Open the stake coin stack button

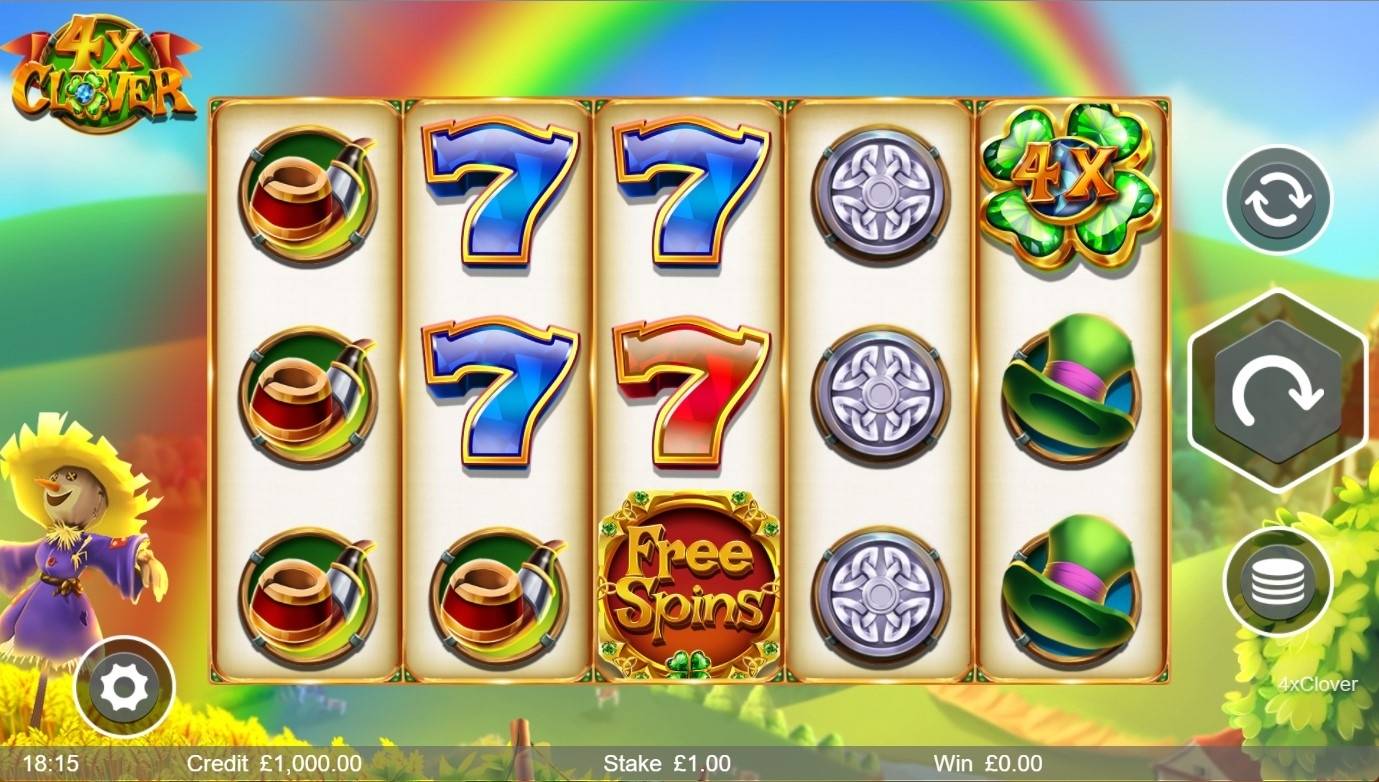click(x=1277, y=581)
